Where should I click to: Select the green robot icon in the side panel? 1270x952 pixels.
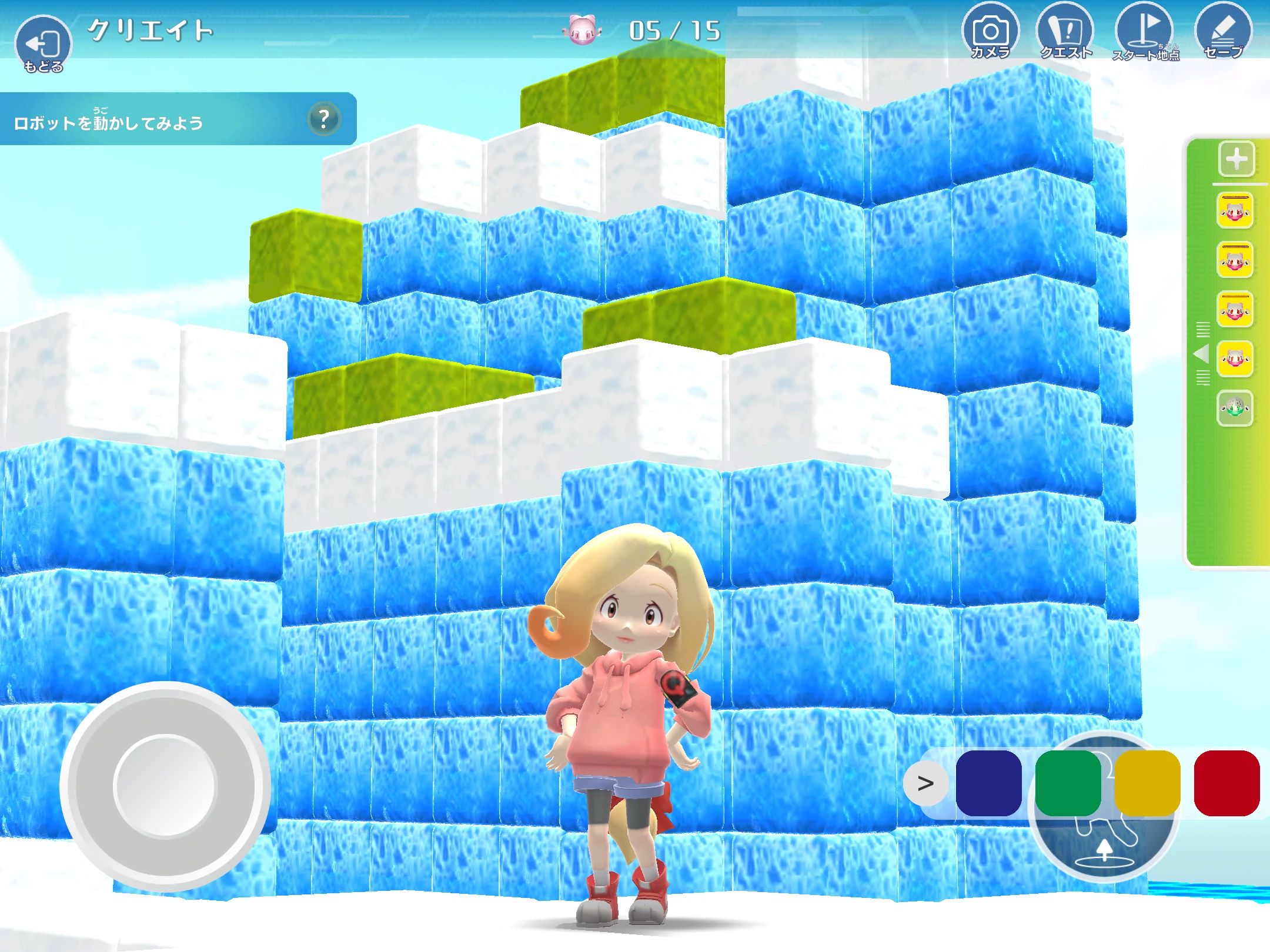point(1235,407)
